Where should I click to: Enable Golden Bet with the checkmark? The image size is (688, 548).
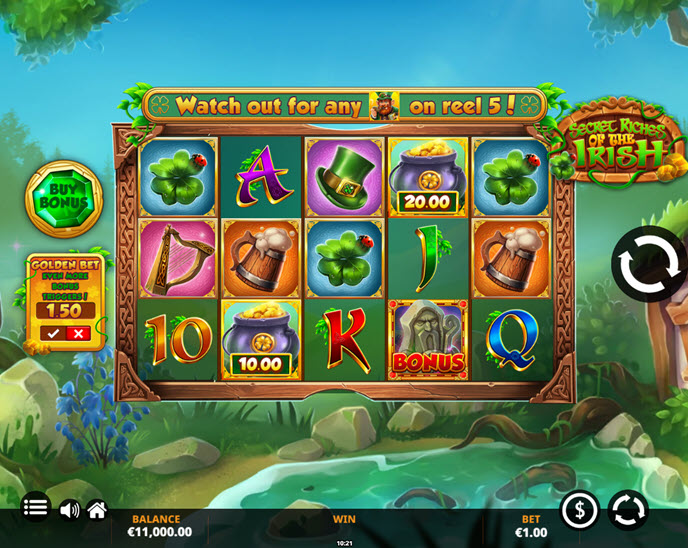[x=53, y=333]
